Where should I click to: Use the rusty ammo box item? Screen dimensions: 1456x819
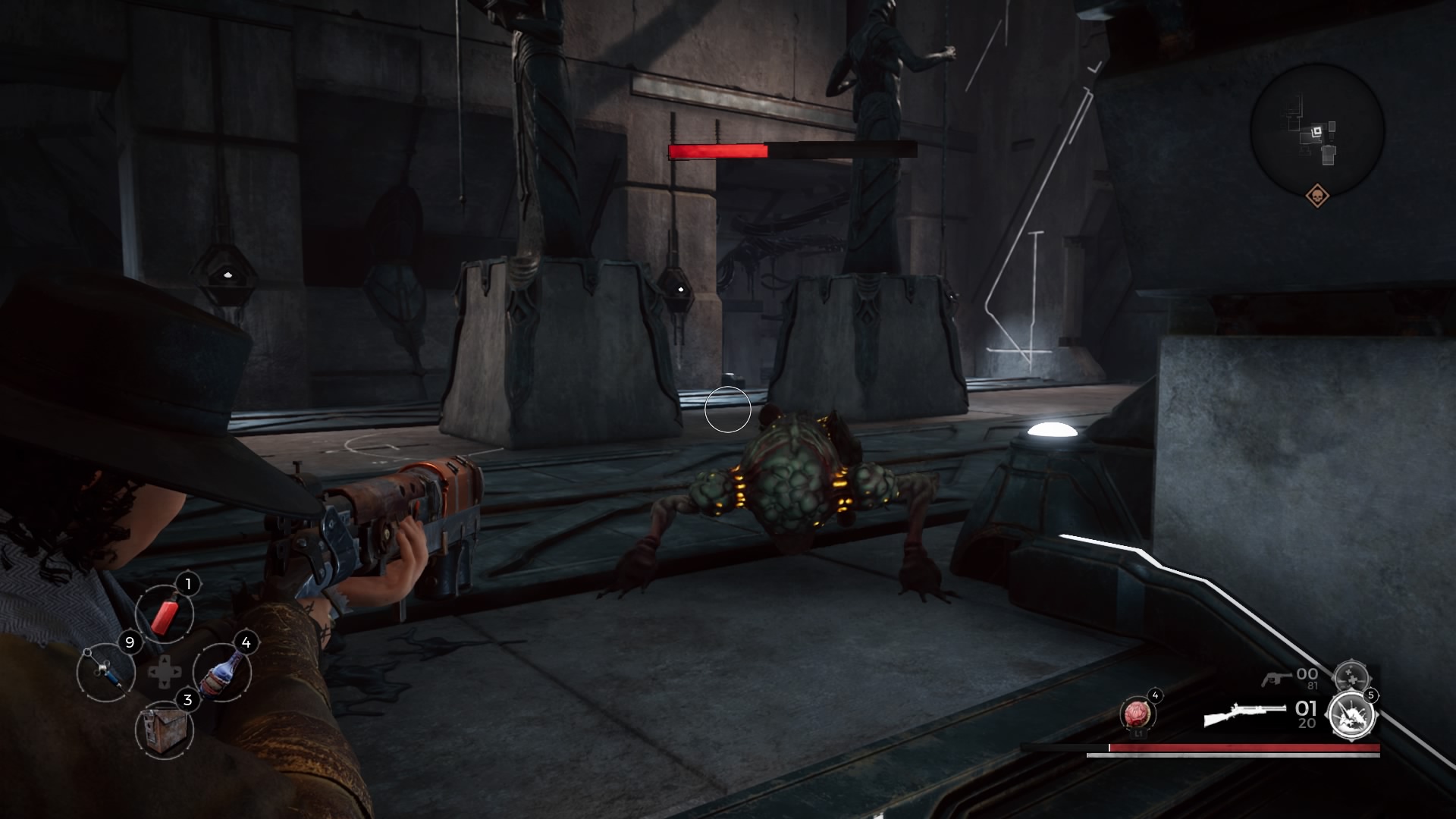[164, 729]
